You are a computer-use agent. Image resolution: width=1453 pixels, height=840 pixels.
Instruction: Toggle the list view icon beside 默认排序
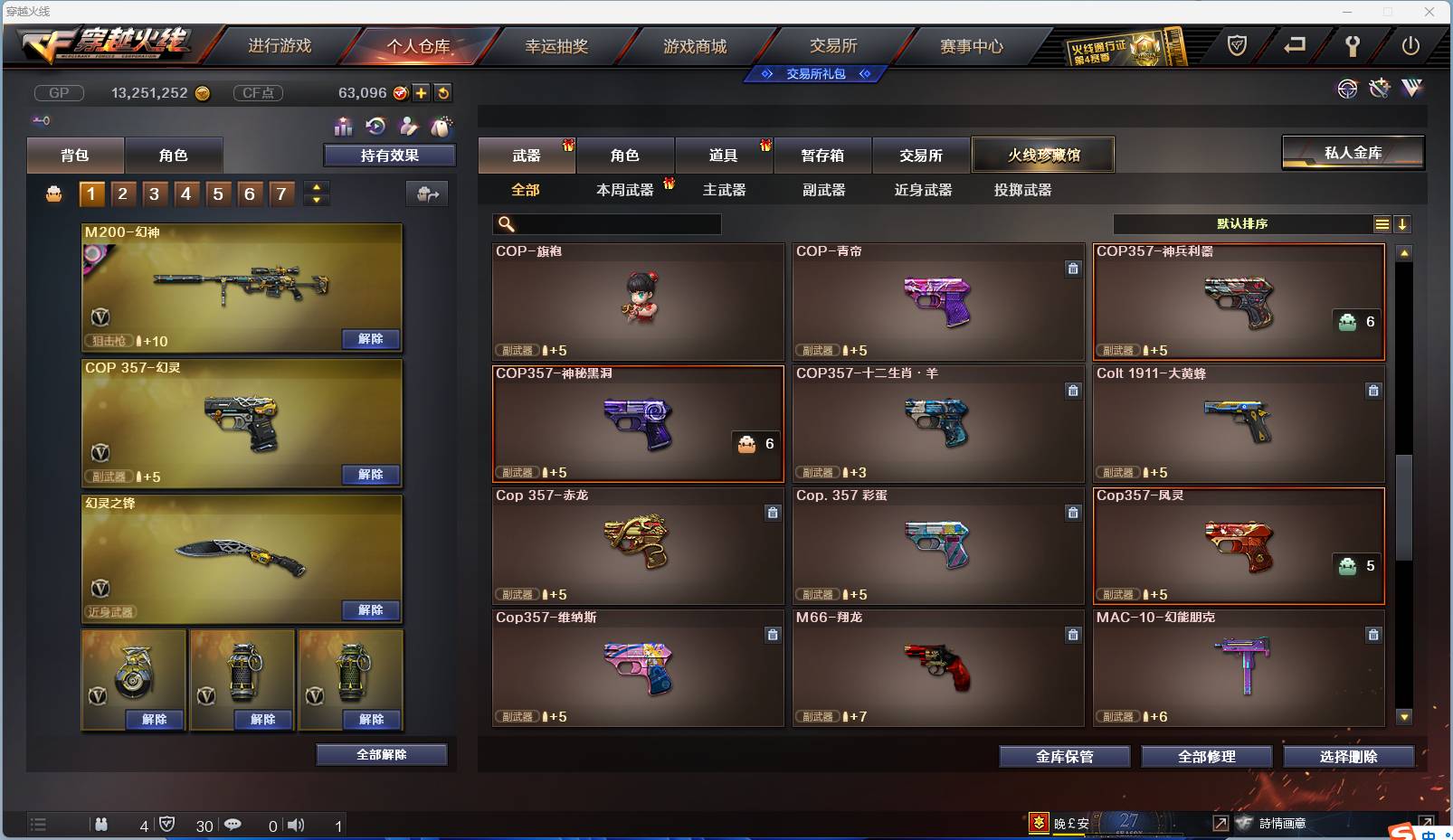[x=1382, y=223]
